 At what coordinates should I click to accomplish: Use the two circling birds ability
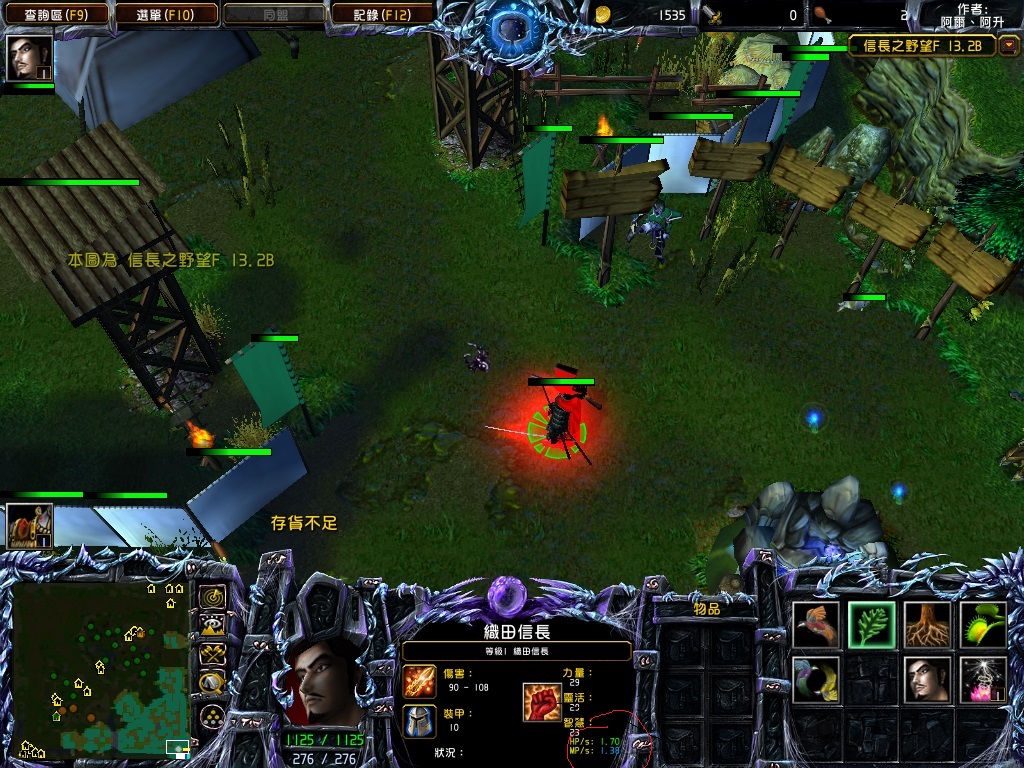pyautogui.click(x=817, y=679)
